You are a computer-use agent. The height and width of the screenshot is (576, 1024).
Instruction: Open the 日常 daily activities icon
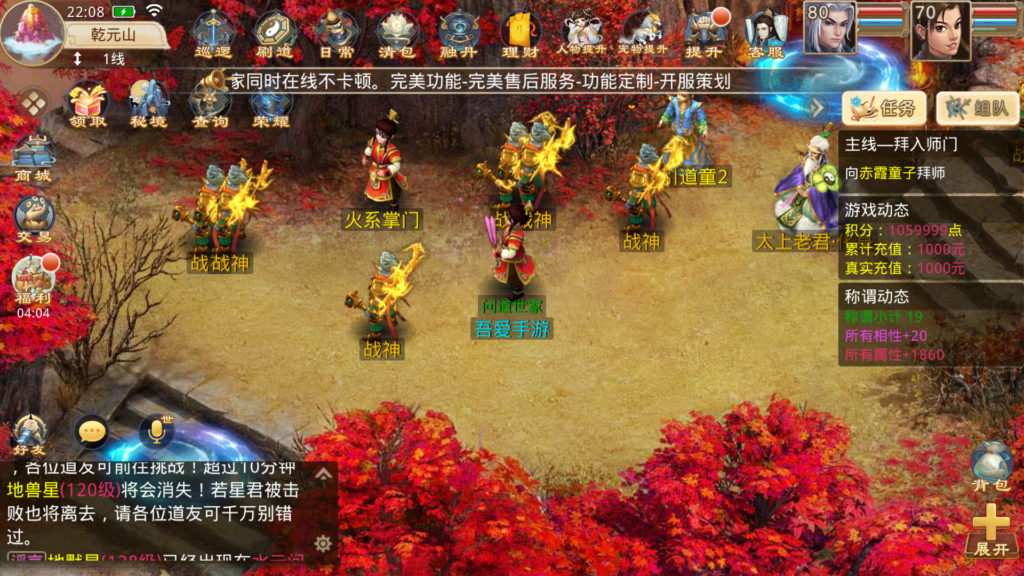pos(335,33)
